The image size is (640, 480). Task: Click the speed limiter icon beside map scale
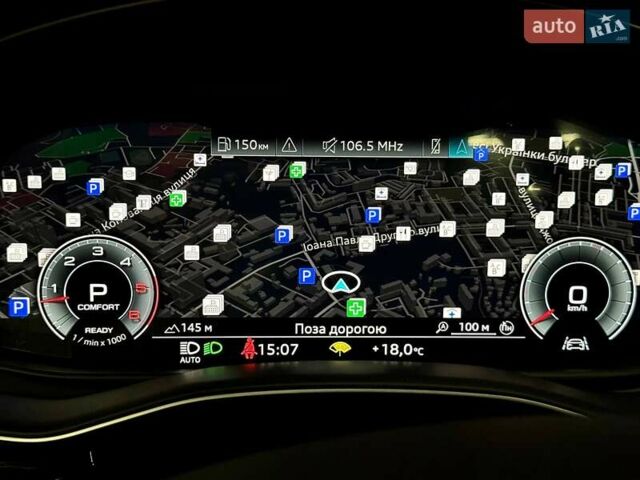click(507, 327)
